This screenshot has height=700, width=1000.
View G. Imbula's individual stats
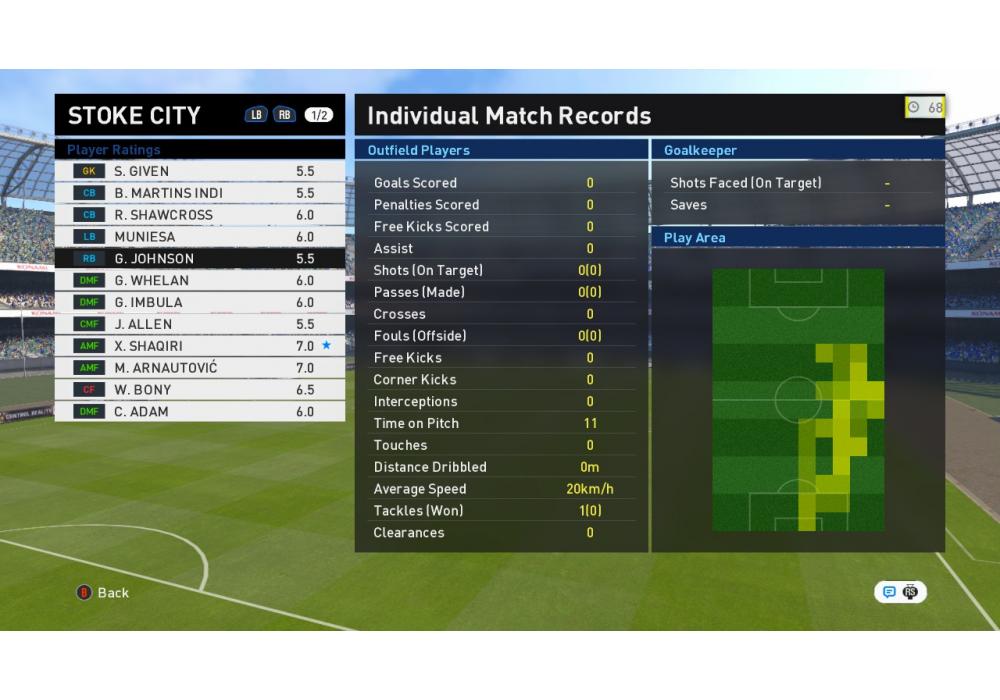coord(199,302)
